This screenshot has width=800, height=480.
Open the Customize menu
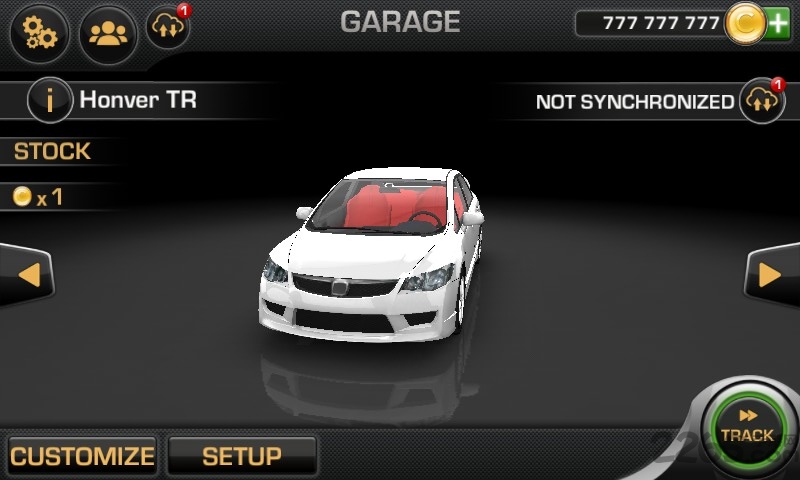pos(82,456)
